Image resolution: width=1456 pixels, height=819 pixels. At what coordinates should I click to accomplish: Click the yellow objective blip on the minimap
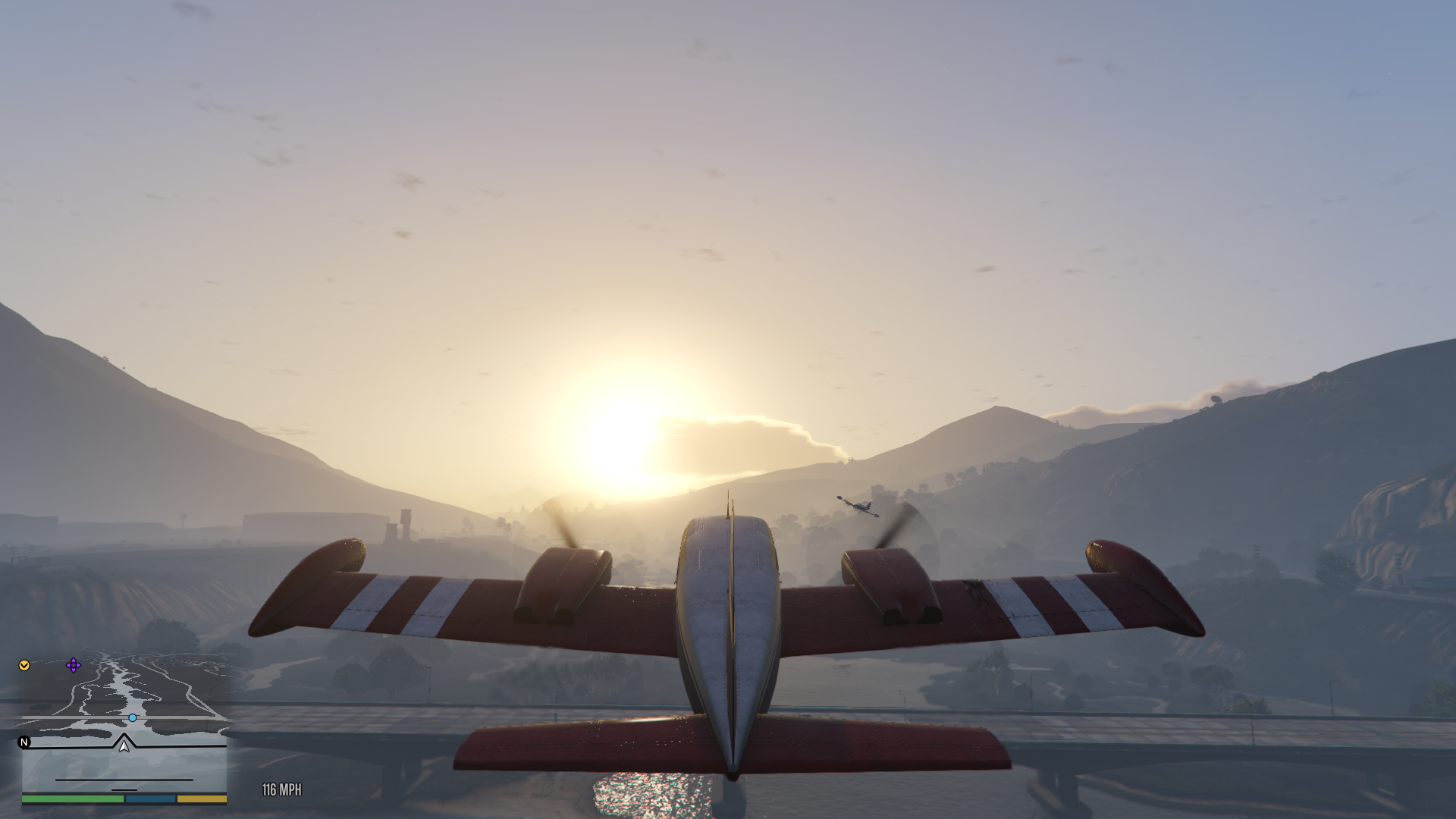coord(24,666)
